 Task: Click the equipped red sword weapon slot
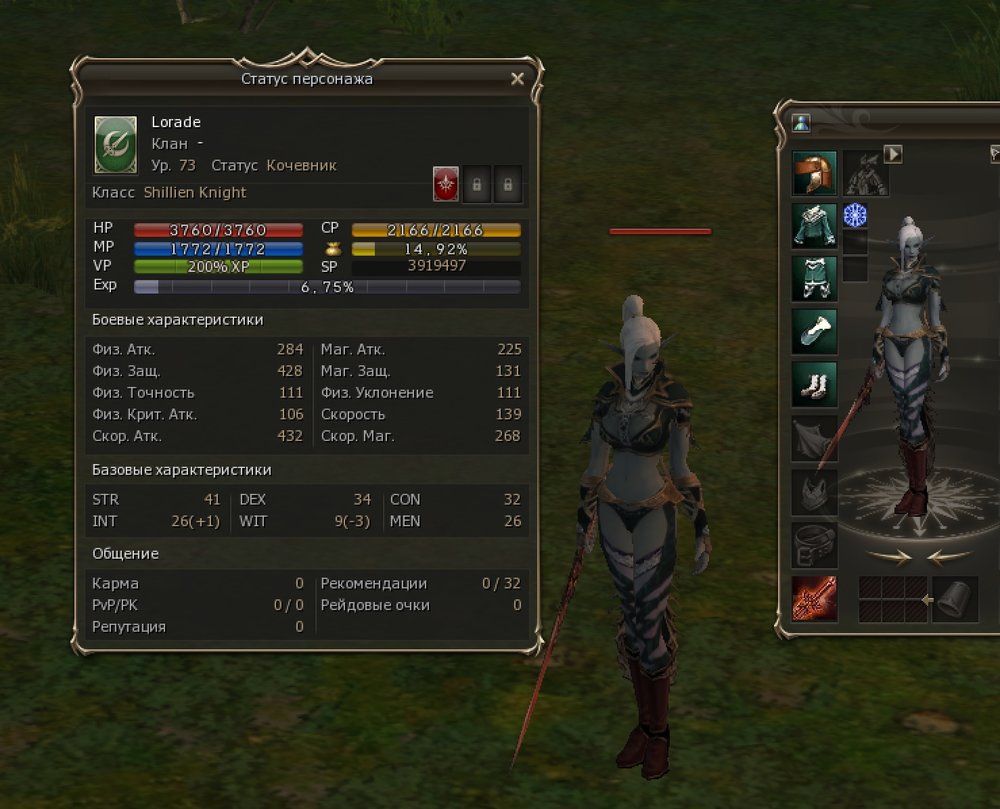[x=814, y=599]
